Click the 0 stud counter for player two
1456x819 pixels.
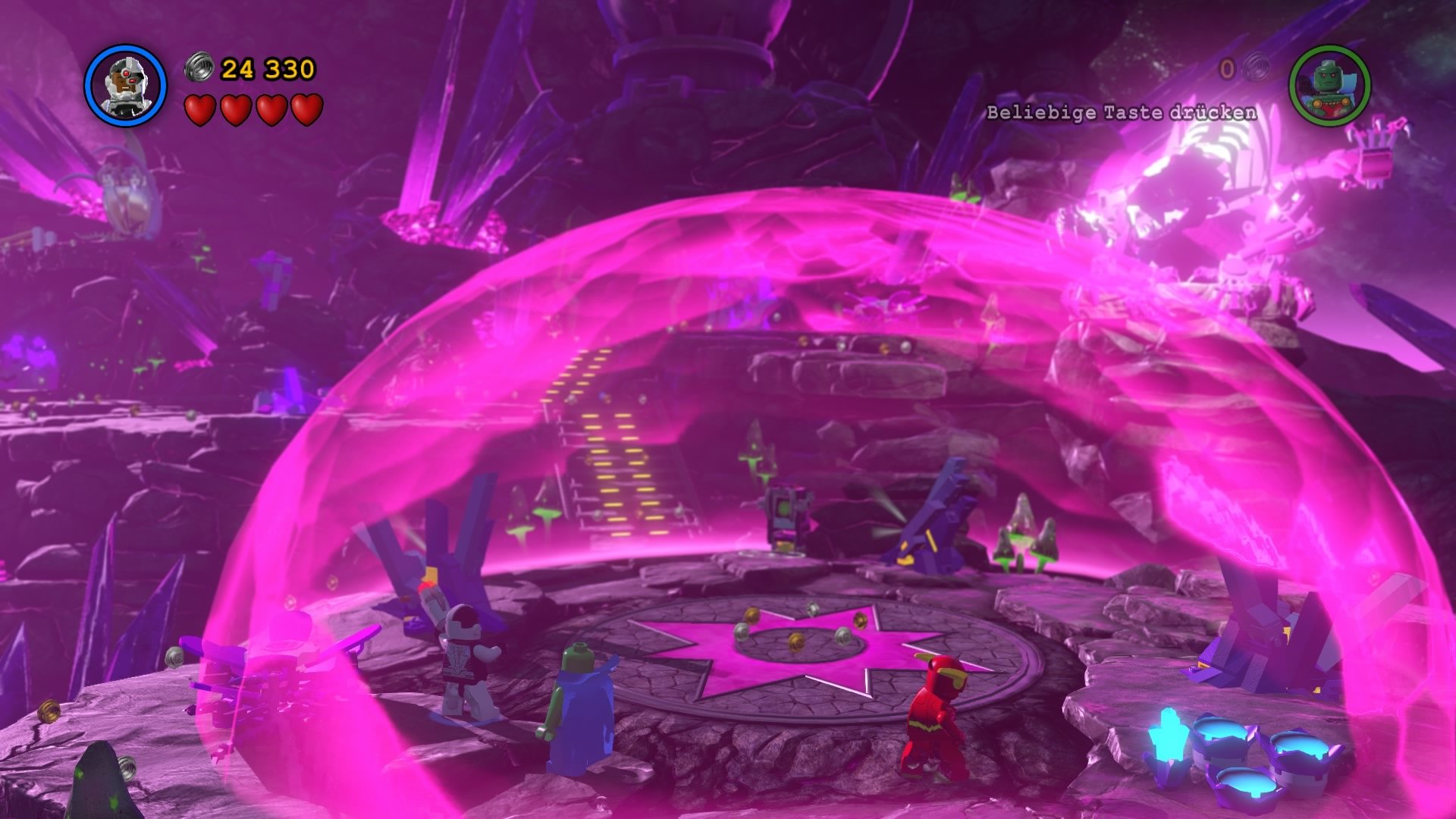[x=1226, y=68]
